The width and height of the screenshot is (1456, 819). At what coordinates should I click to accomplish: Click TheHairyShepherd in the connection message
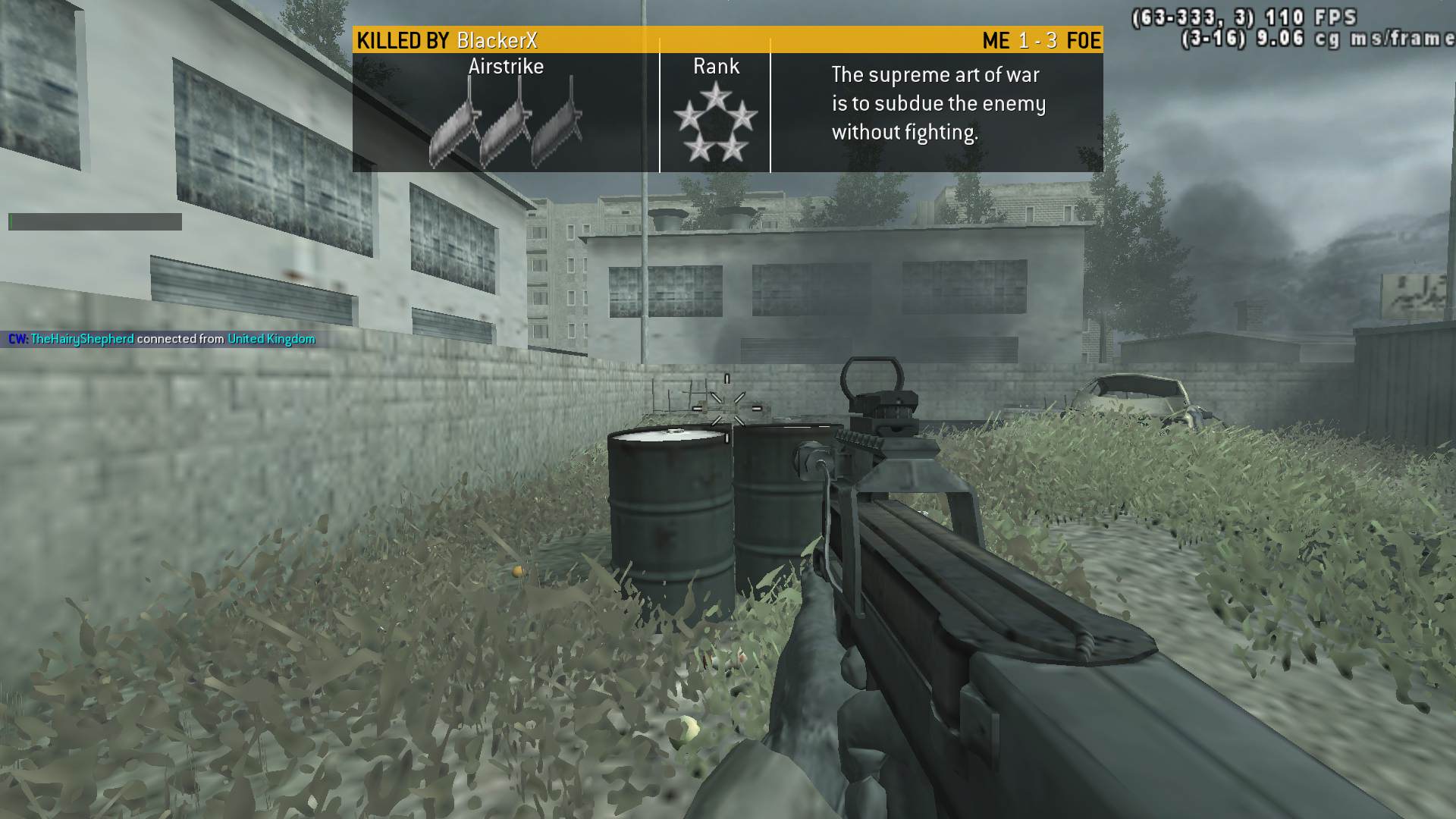[82, 339]
